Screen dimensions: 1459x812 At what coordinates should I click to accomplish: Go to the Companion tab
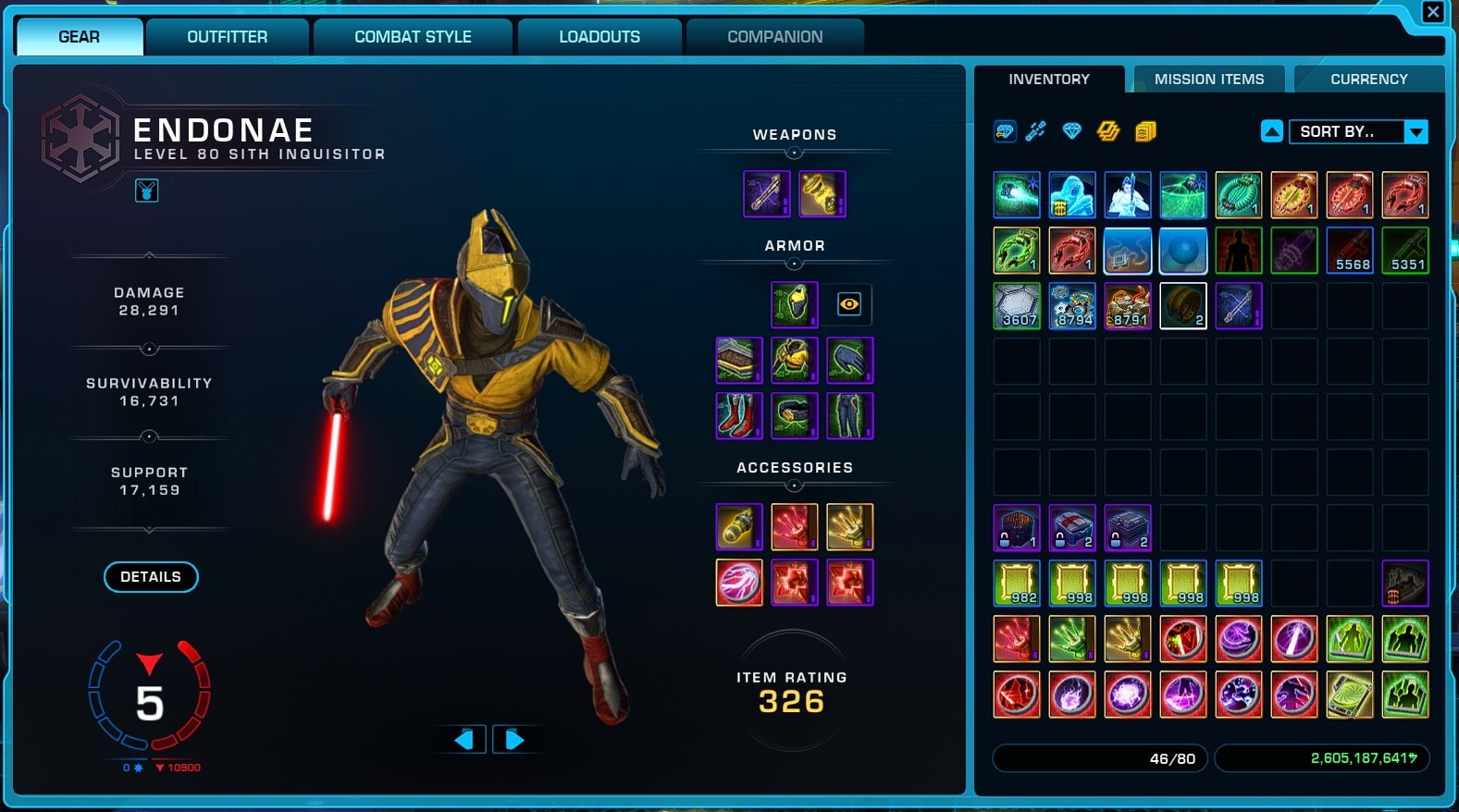point(774,37)
